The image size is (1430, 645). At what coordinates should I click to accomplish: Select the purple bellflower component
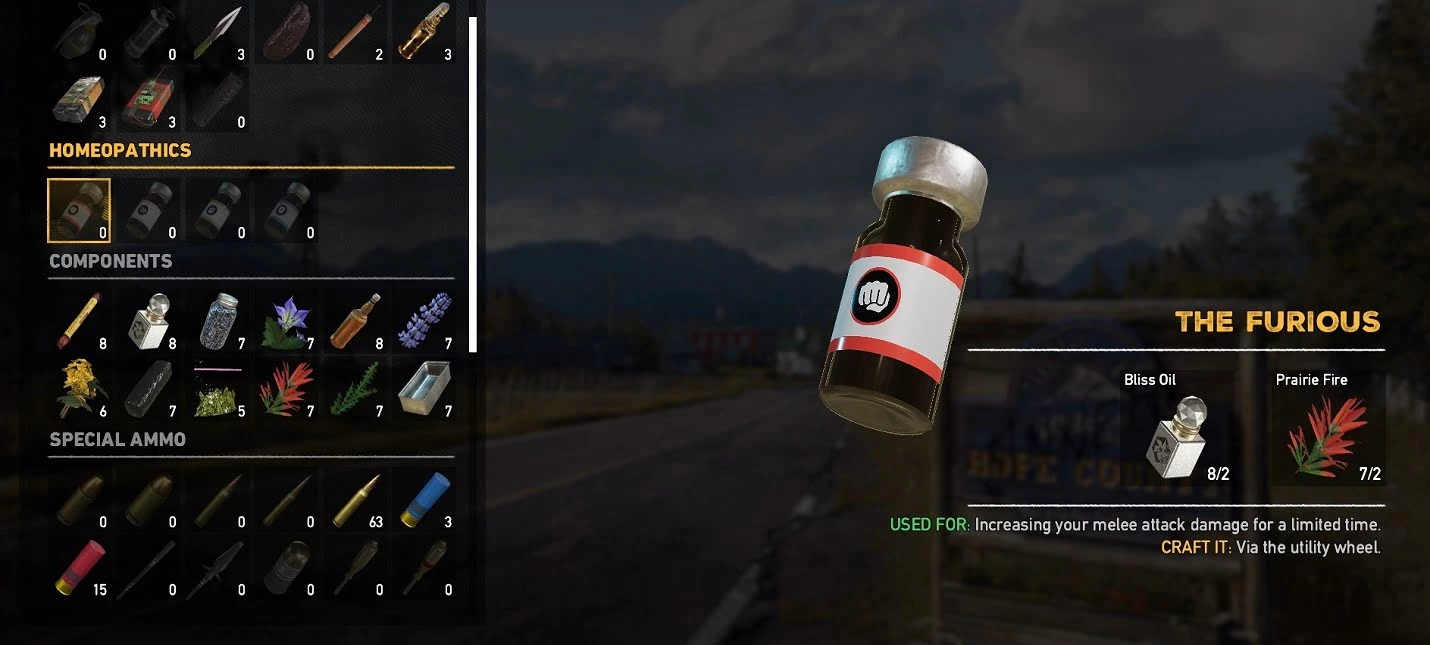coord(286,321)
